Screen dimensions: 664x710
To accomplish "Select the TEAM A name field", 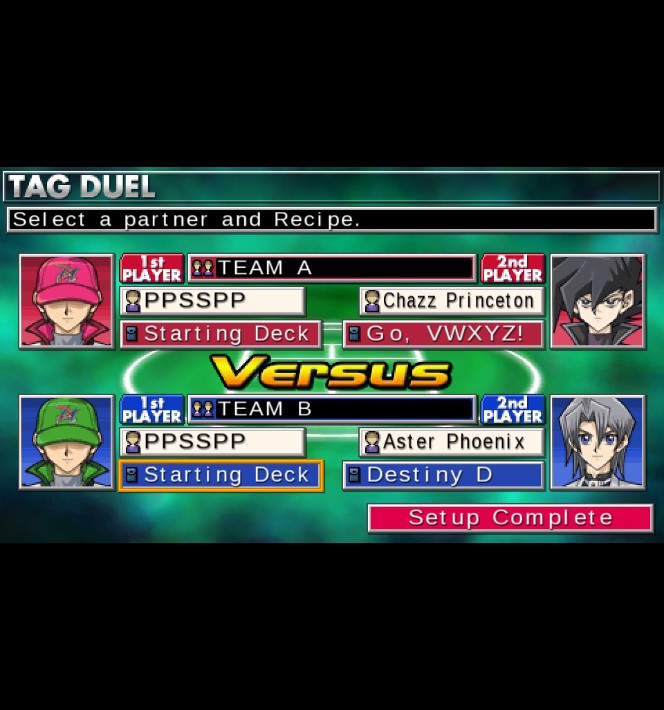I will pyautogui.click(x=331, y=268).
